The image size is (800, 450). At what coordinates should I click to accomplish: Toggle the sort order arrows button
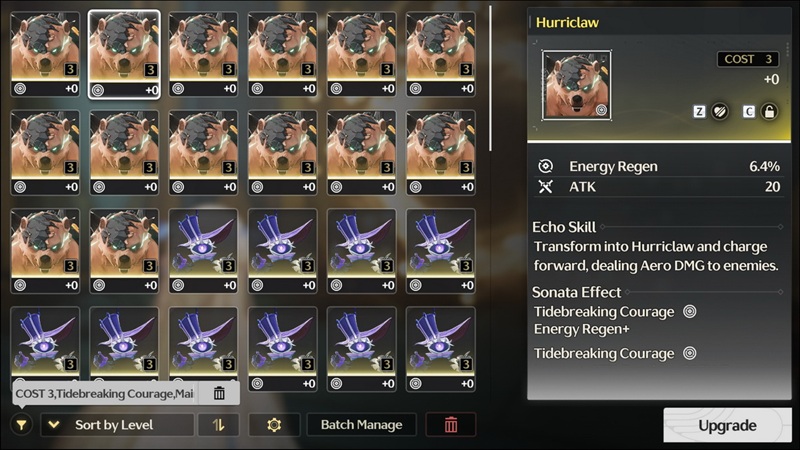pyautogui.click(x=218, y=425)
